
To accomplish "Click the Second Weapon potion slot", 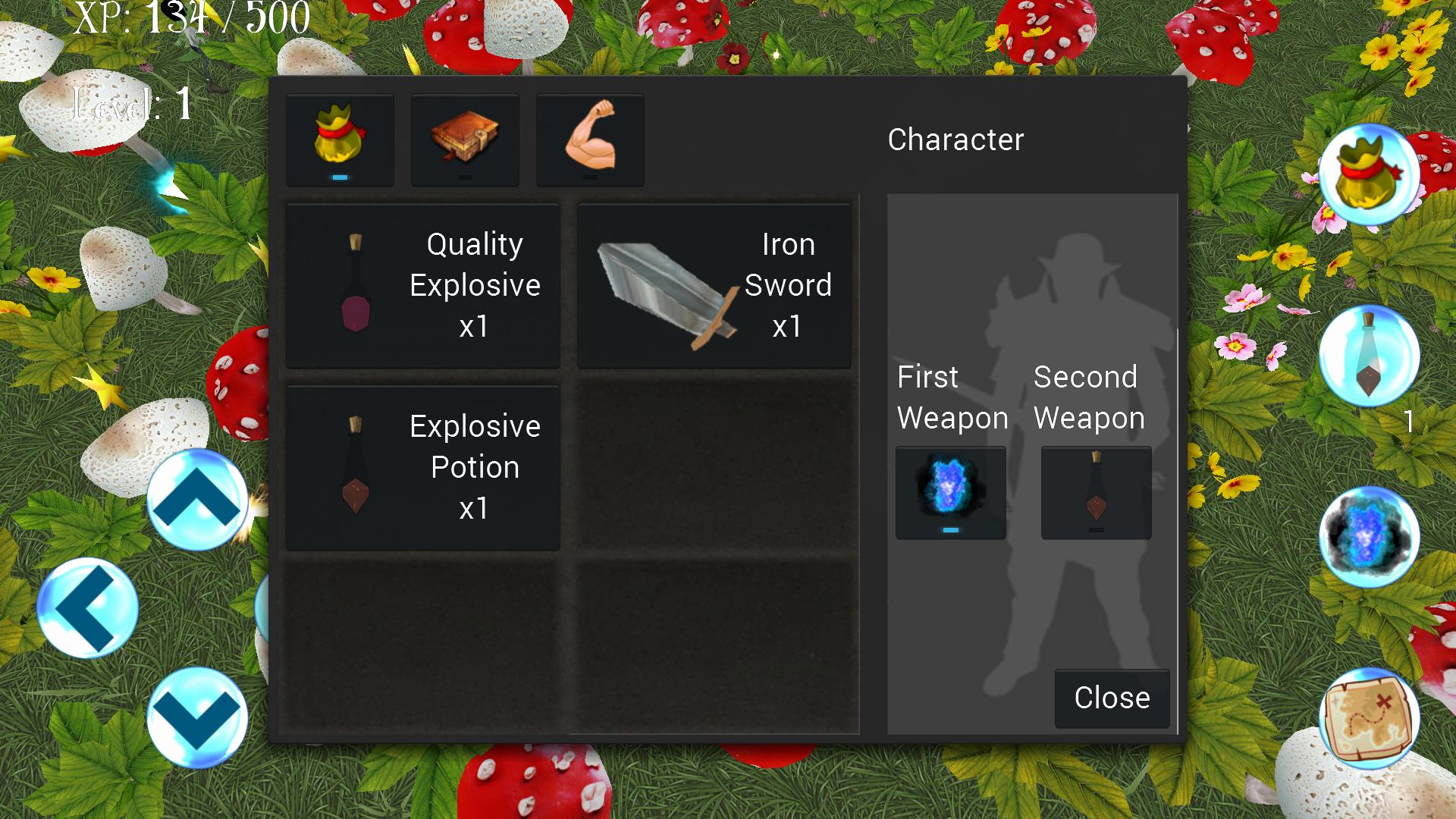I will (1096, 492).
